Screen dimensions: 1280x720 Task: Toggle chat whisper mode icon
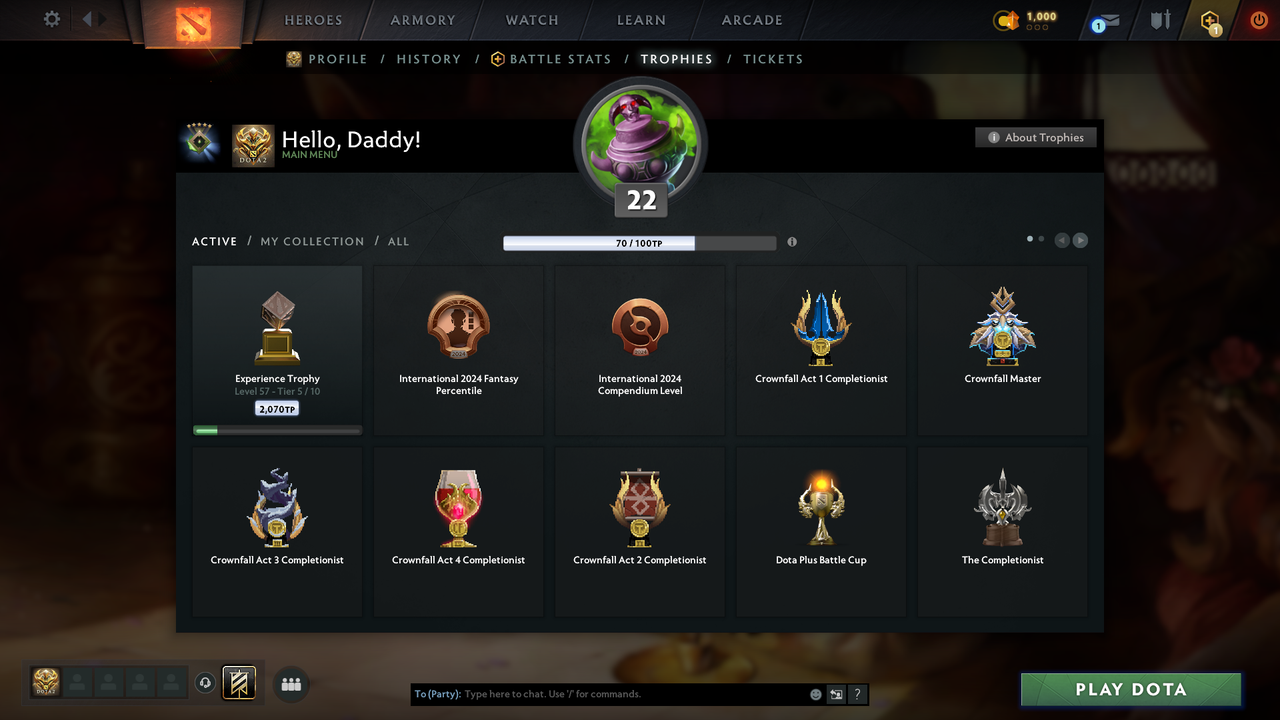[836, 694]
